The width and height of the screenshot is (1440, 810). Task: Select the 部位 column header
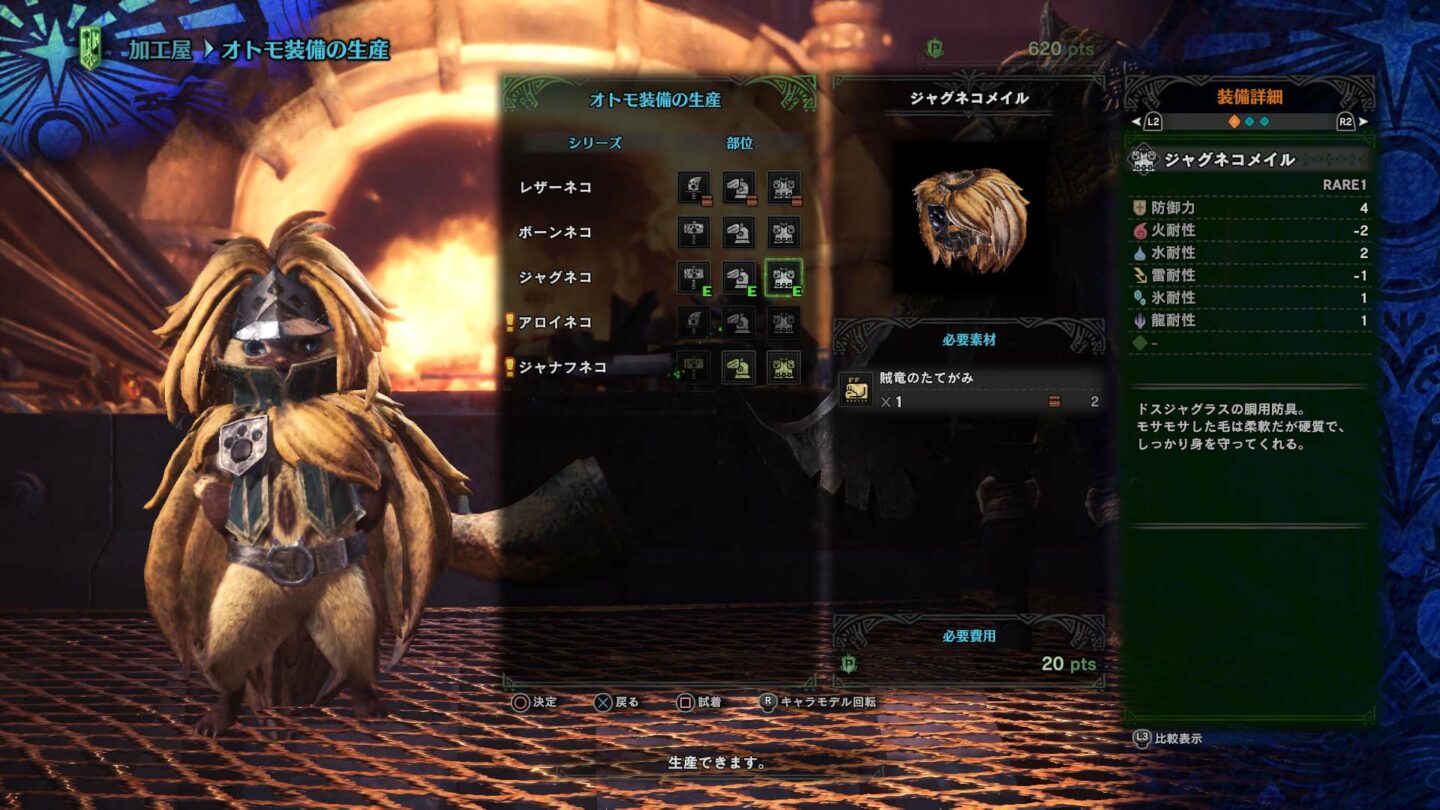coord(741,143)
